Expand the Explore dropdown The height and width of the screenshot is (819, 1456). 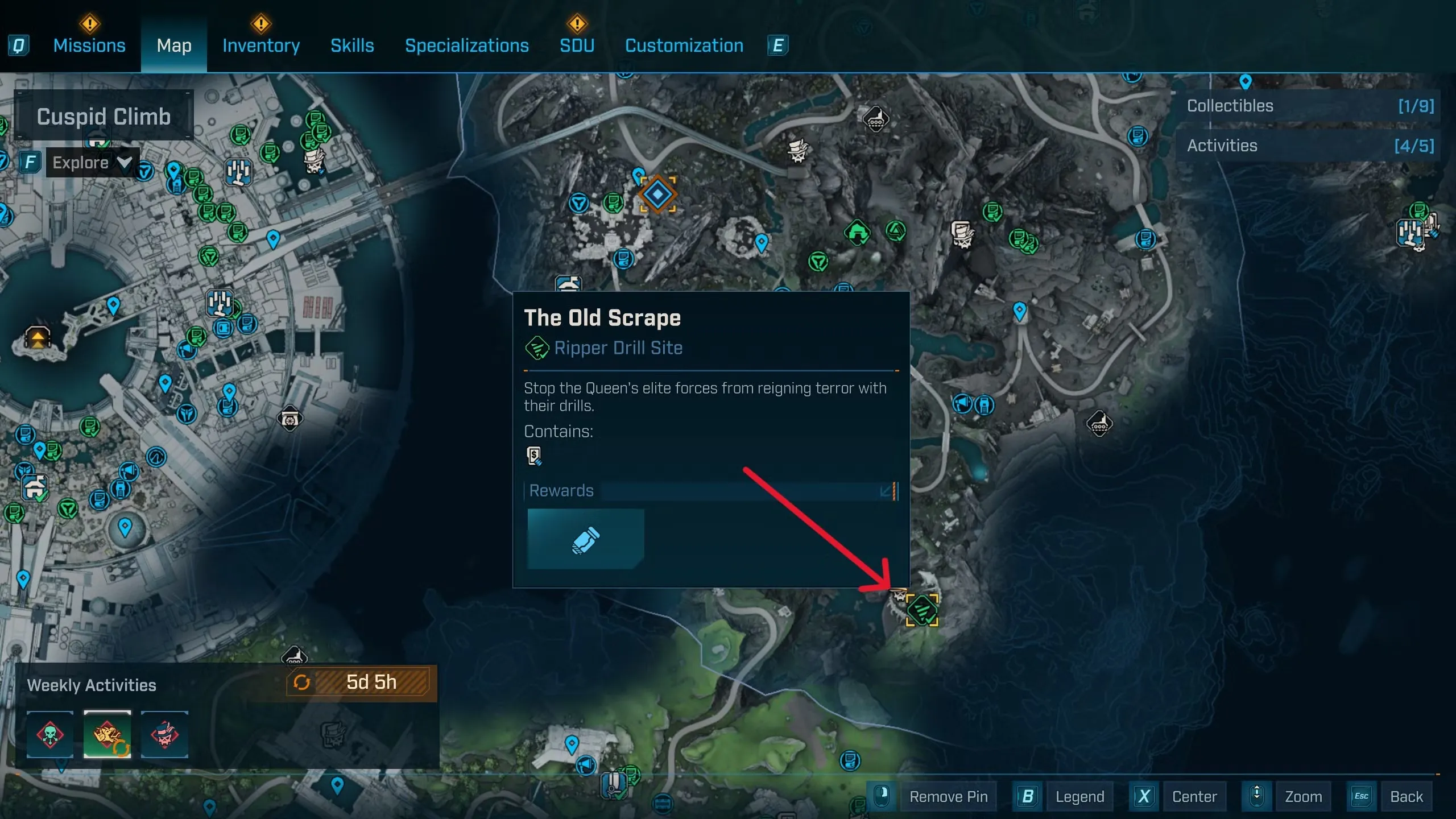pos(92,163)
